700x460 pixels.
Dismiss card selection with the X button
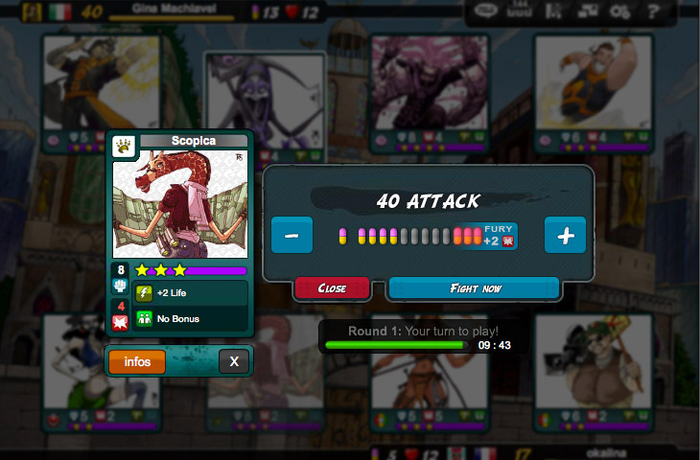tap(234, 361)
